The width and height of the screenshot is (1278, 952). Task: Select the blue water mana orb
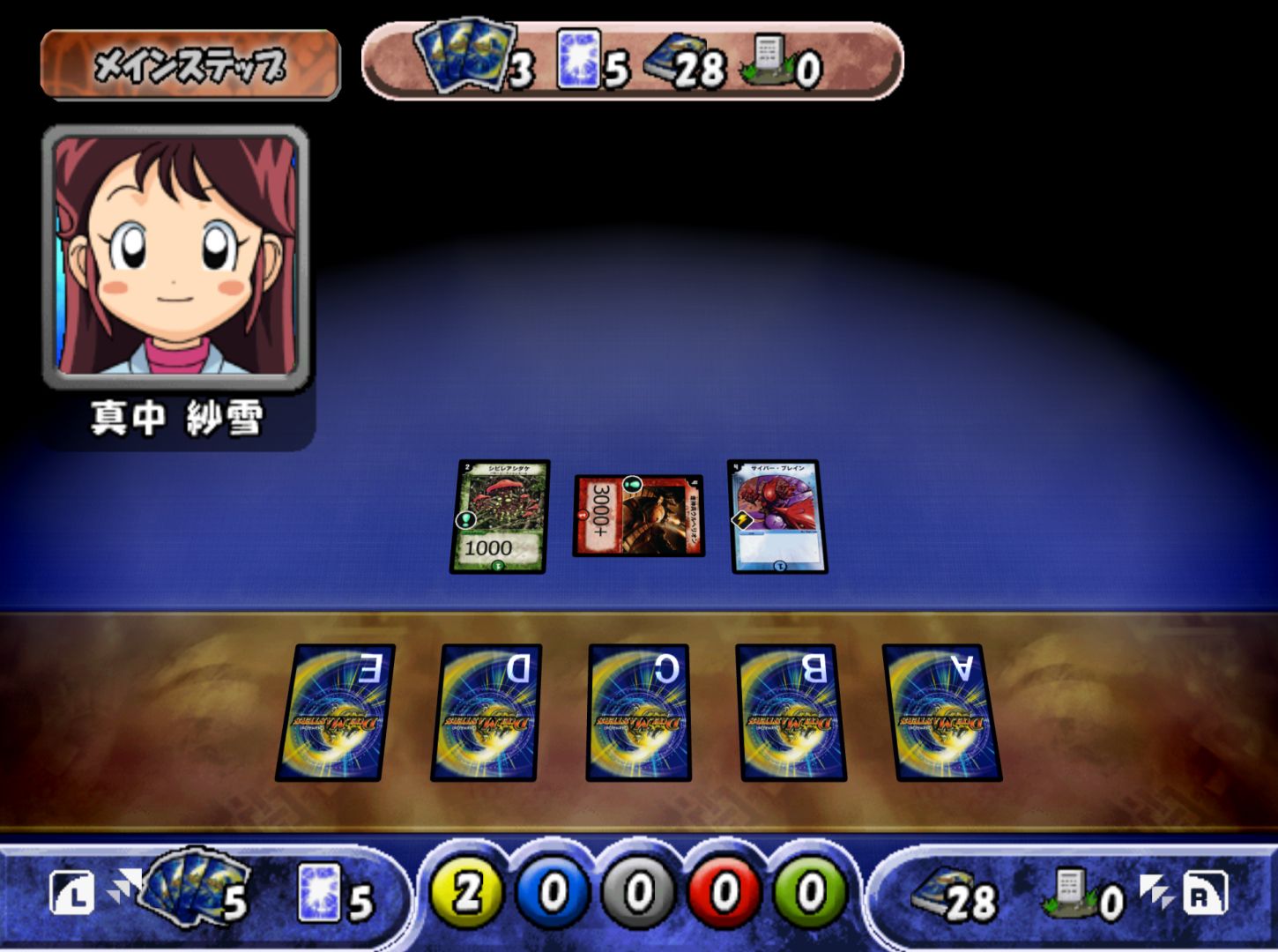coord(553,892)
